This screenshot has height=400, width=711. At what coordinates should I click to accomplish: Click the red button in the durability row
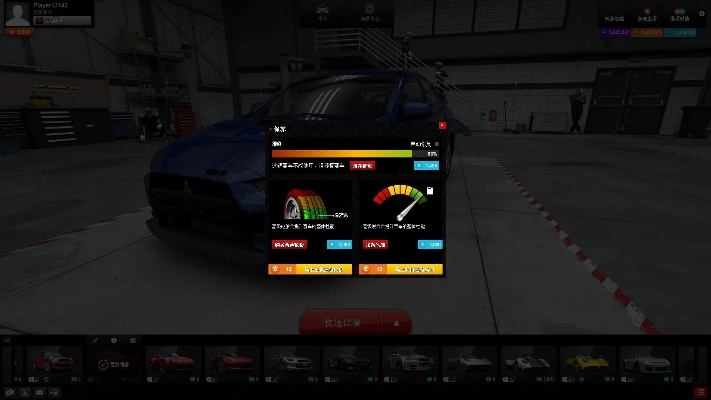362,166
